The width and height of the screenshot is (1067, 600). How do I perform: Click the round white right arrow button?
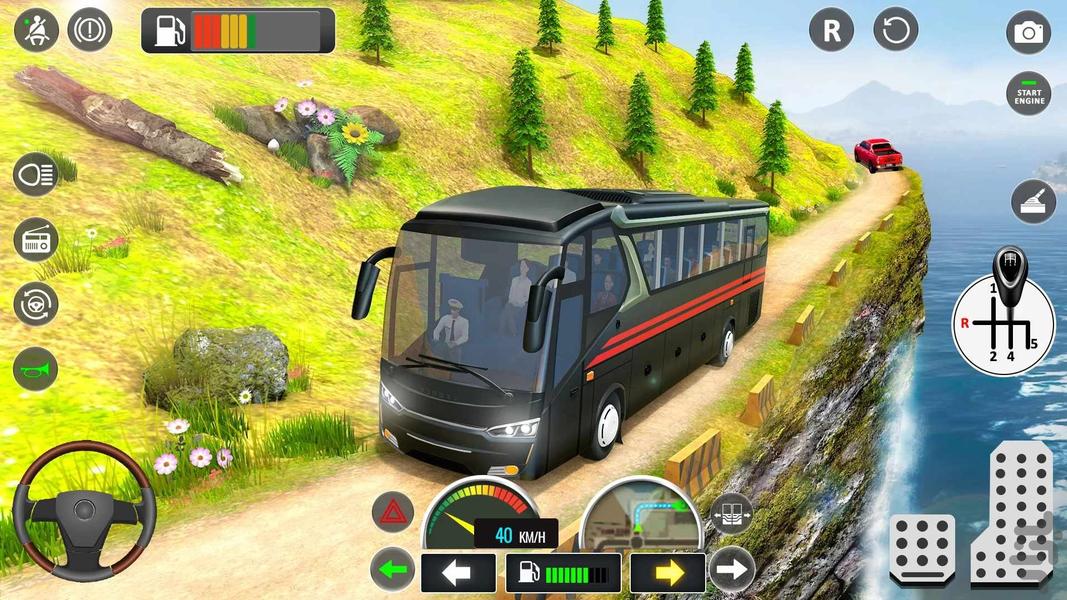pyautogui.click(x=732, y=571)
